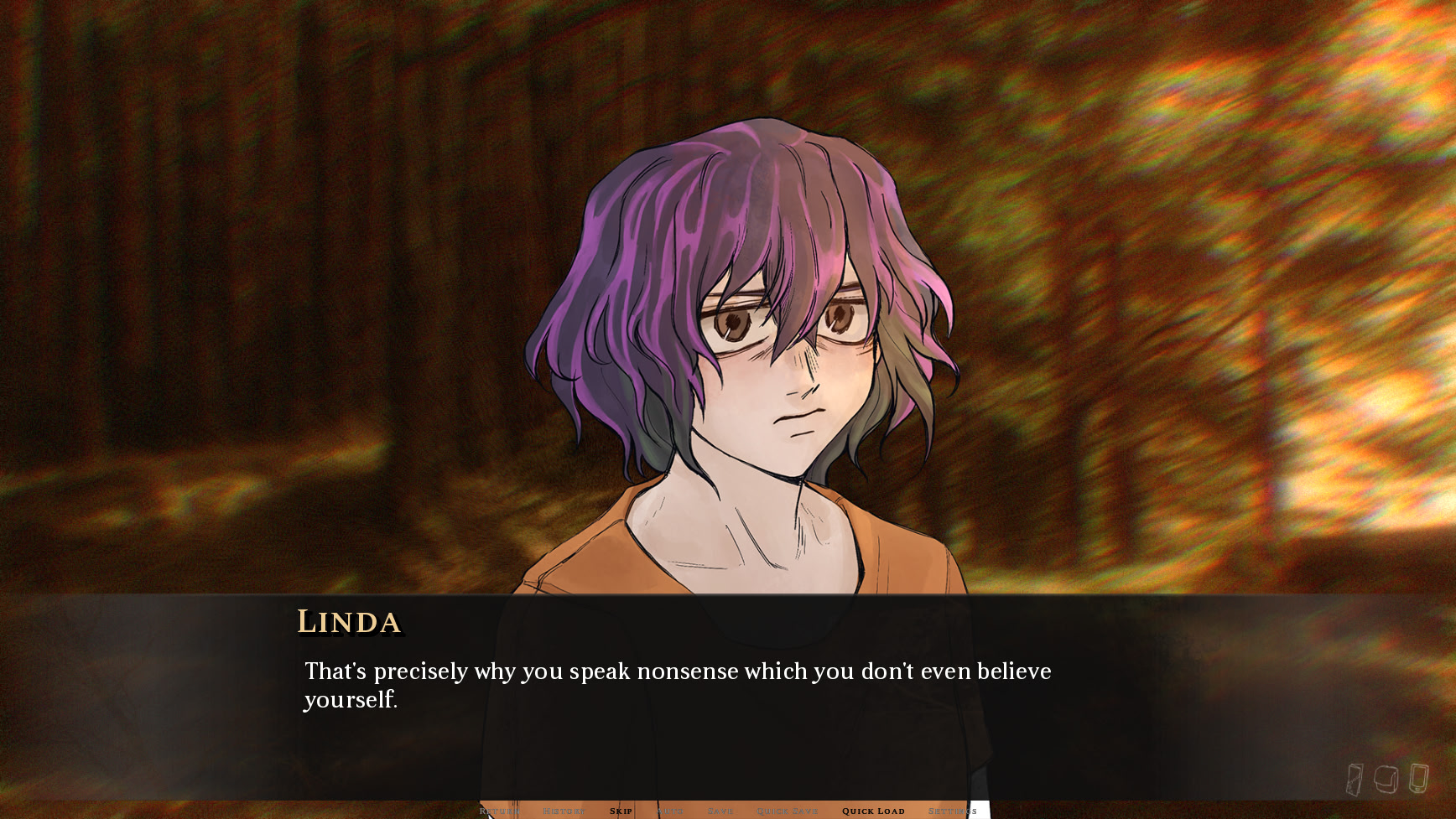Toggle Auto text advance
The width and height of the screenshot is (1456, 819).
pos(670,811)
